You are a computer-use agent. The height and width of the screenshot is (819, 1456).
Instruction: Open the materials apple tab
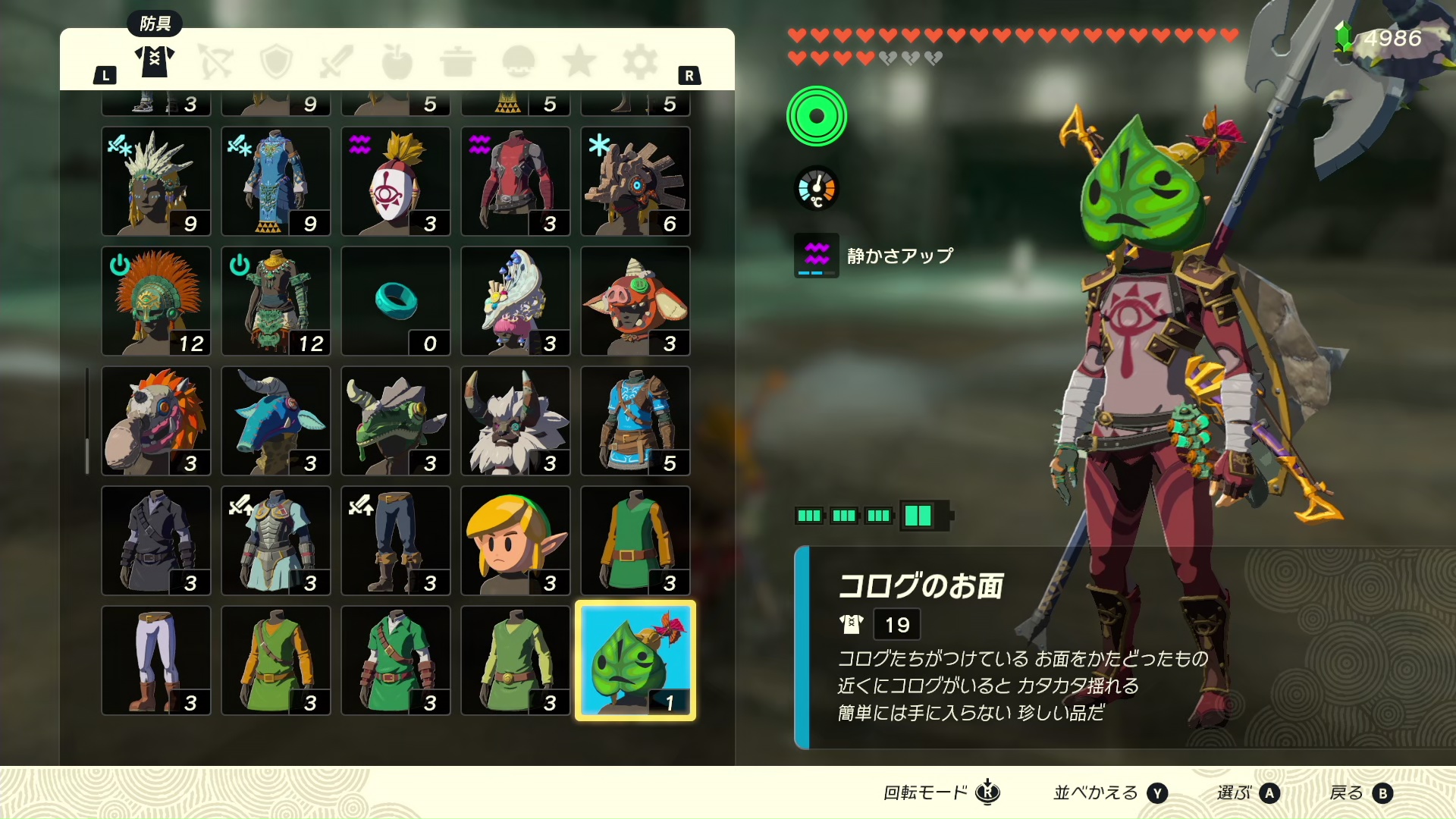[x=397, y=61]
